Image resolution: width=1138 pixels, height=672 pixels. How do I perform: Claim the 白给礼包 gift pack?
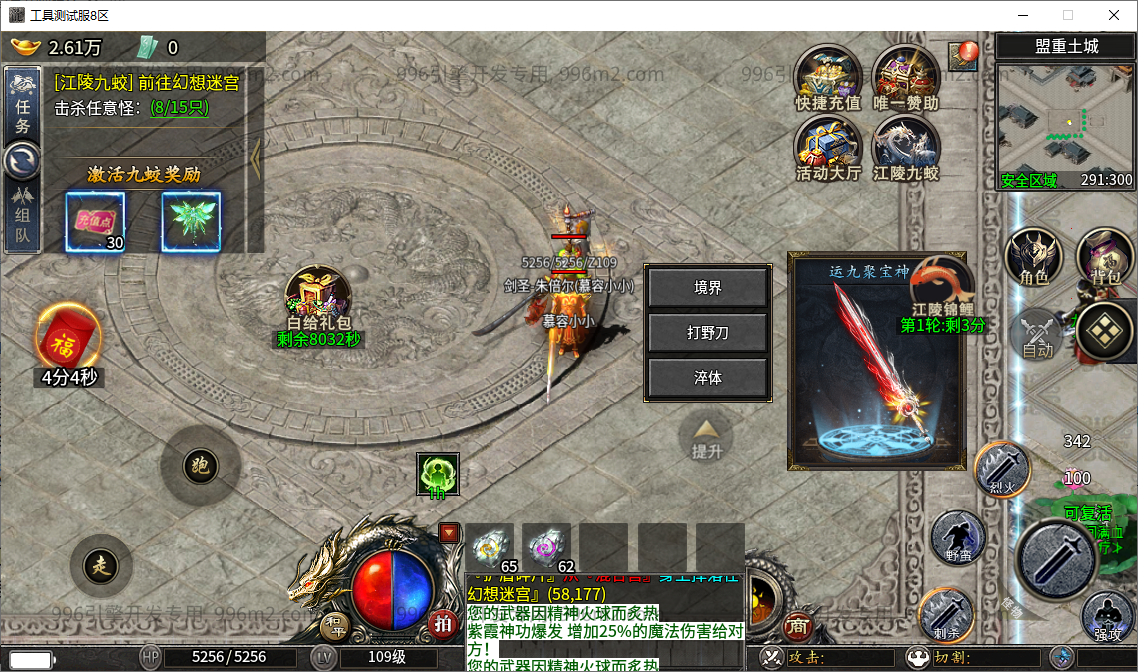click(316, 298)
